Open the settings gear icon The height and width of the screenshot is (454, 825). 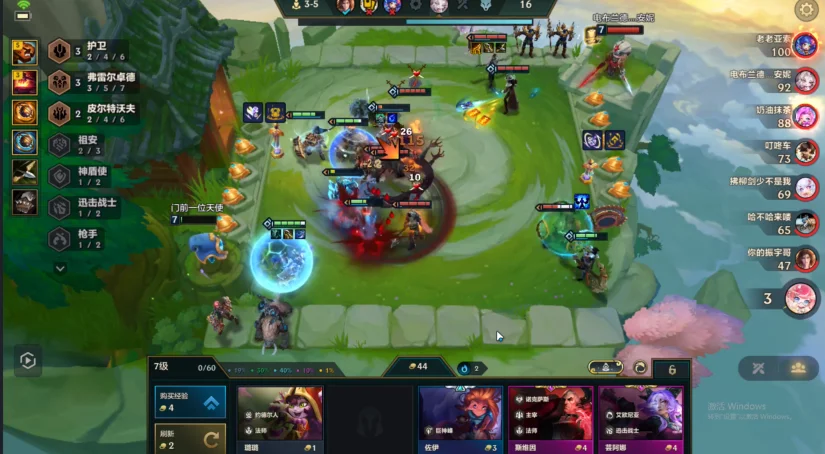tap(805, 11)
